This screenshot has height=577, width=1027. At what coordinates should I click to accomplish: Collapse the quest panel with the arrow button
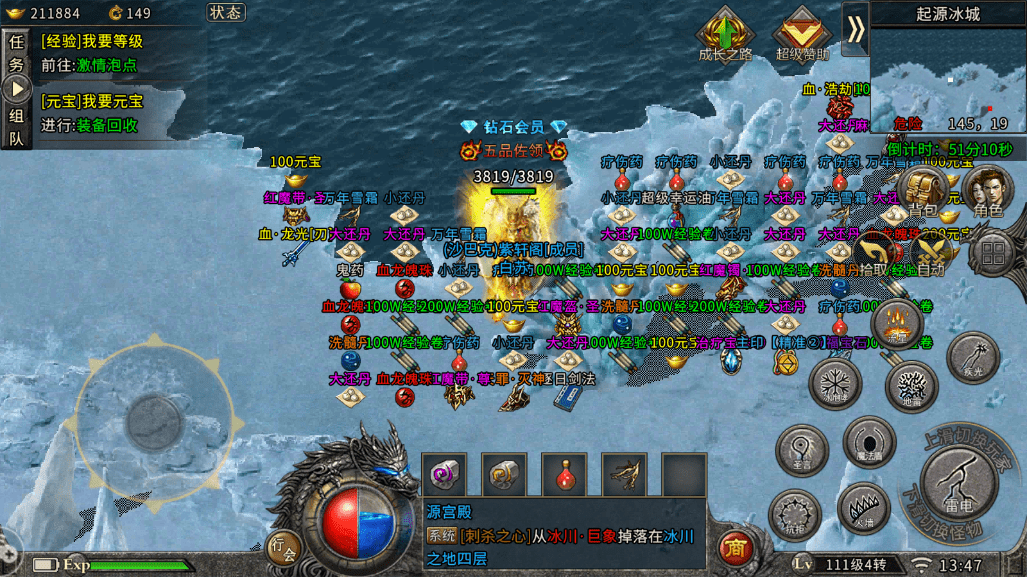point(17,89)
